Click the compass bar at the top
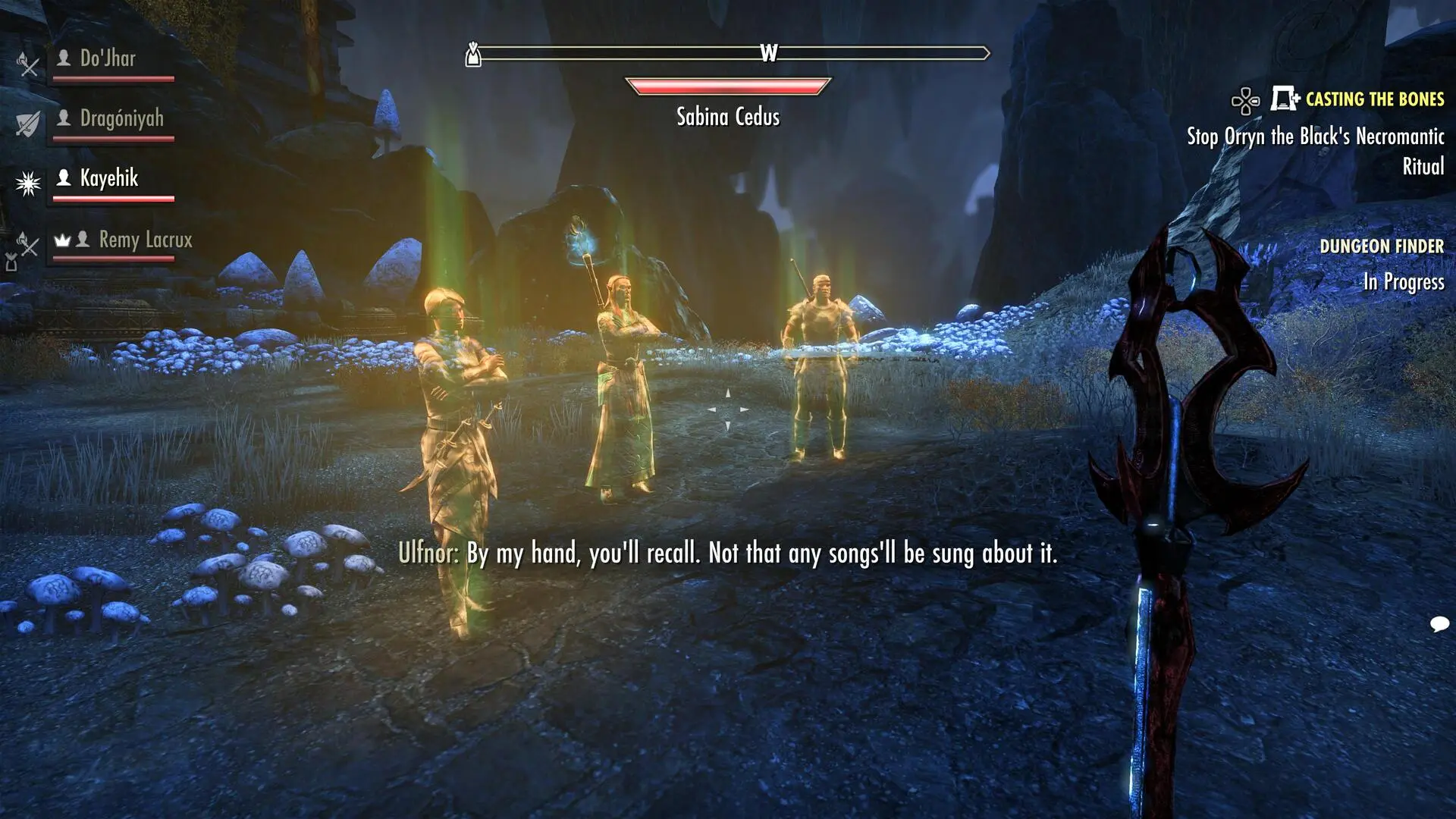The width and height of the screenshot is (1456, 819). [x=728, y=53]
